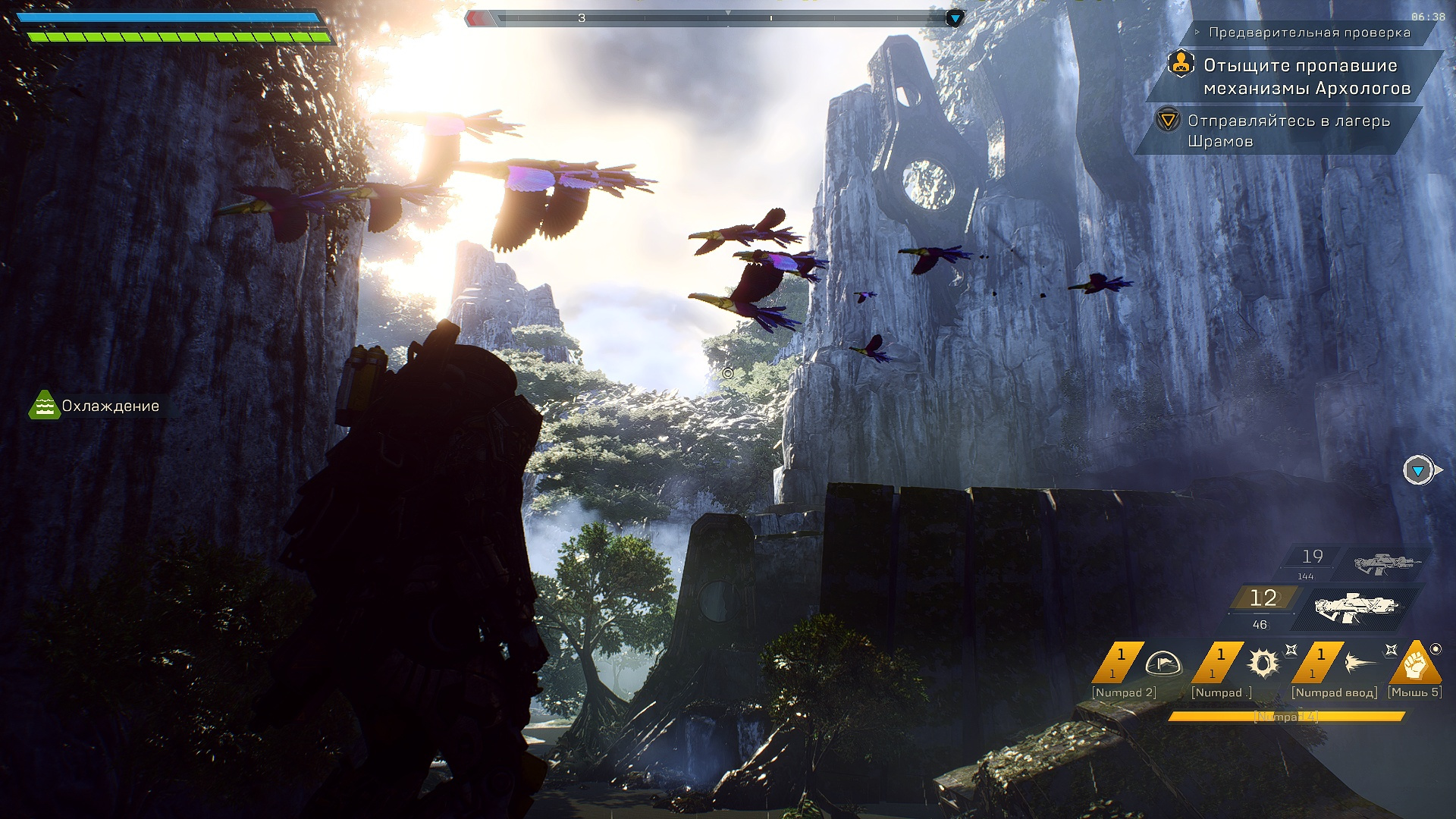Viewport: 1456px width, 819px height.
Task: Click the orange ultimate charge bar
Action: (x=1286, y=717)
